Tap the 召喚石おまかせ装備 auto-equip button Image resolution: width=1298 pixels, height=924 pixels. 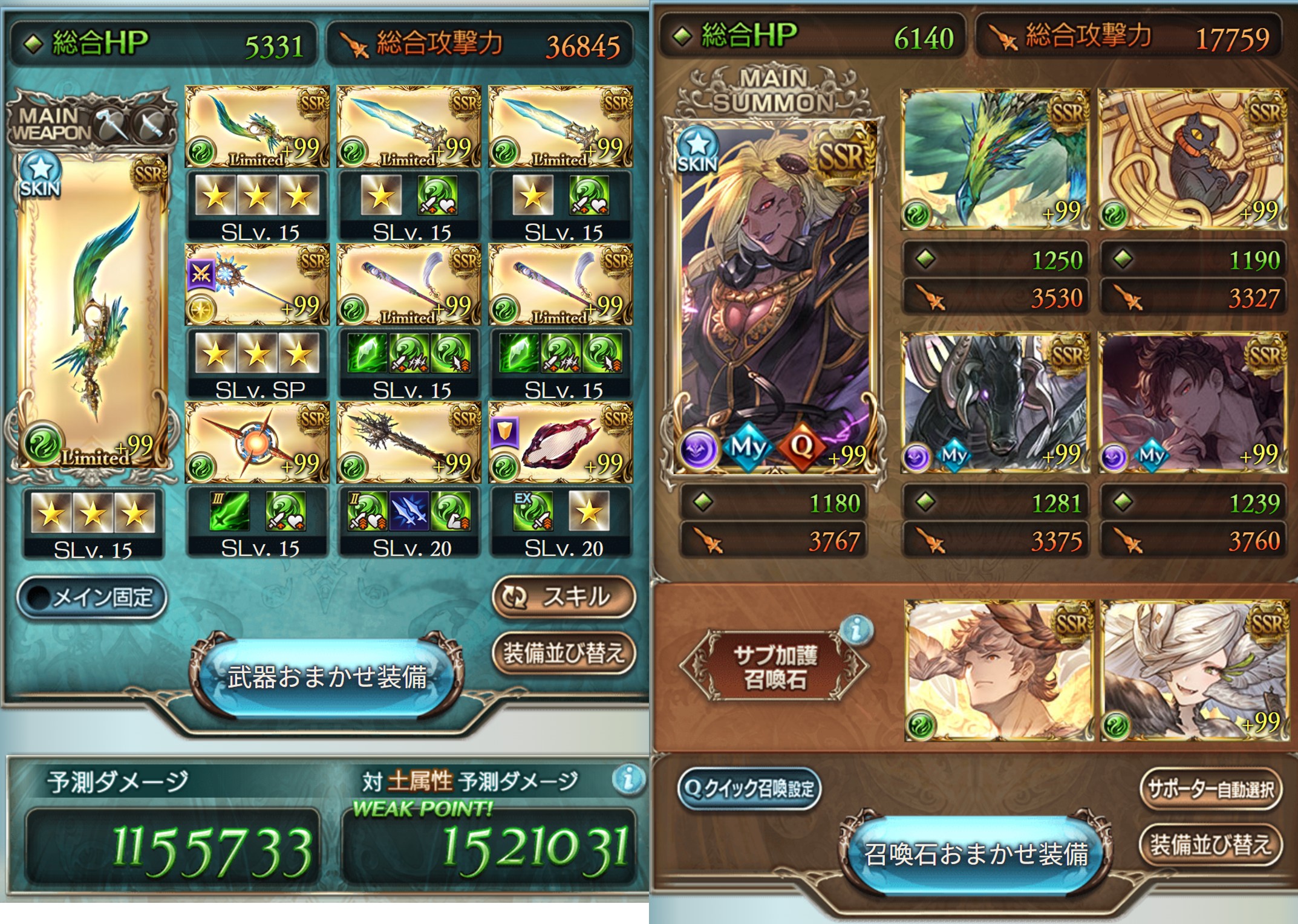pyautogui.click(x=976, y=854)
